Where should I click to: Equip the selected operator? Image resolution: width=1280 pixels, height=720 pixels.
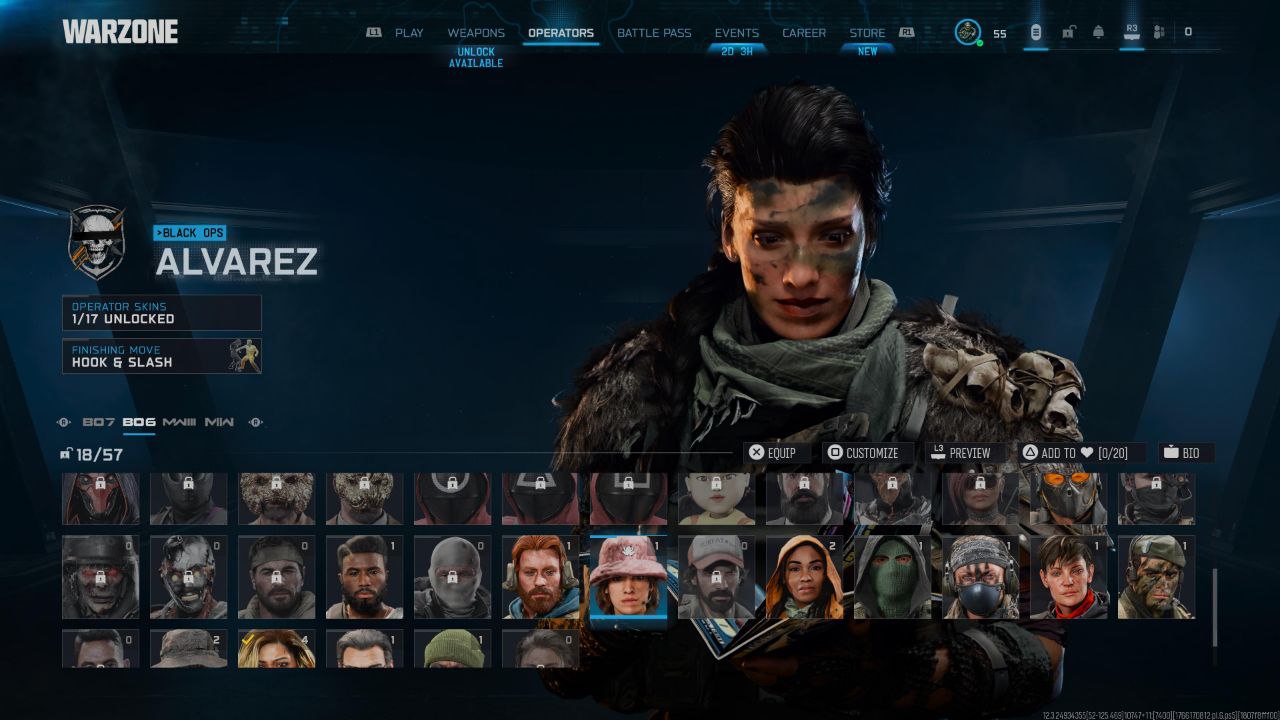click(x=773, y=453)
